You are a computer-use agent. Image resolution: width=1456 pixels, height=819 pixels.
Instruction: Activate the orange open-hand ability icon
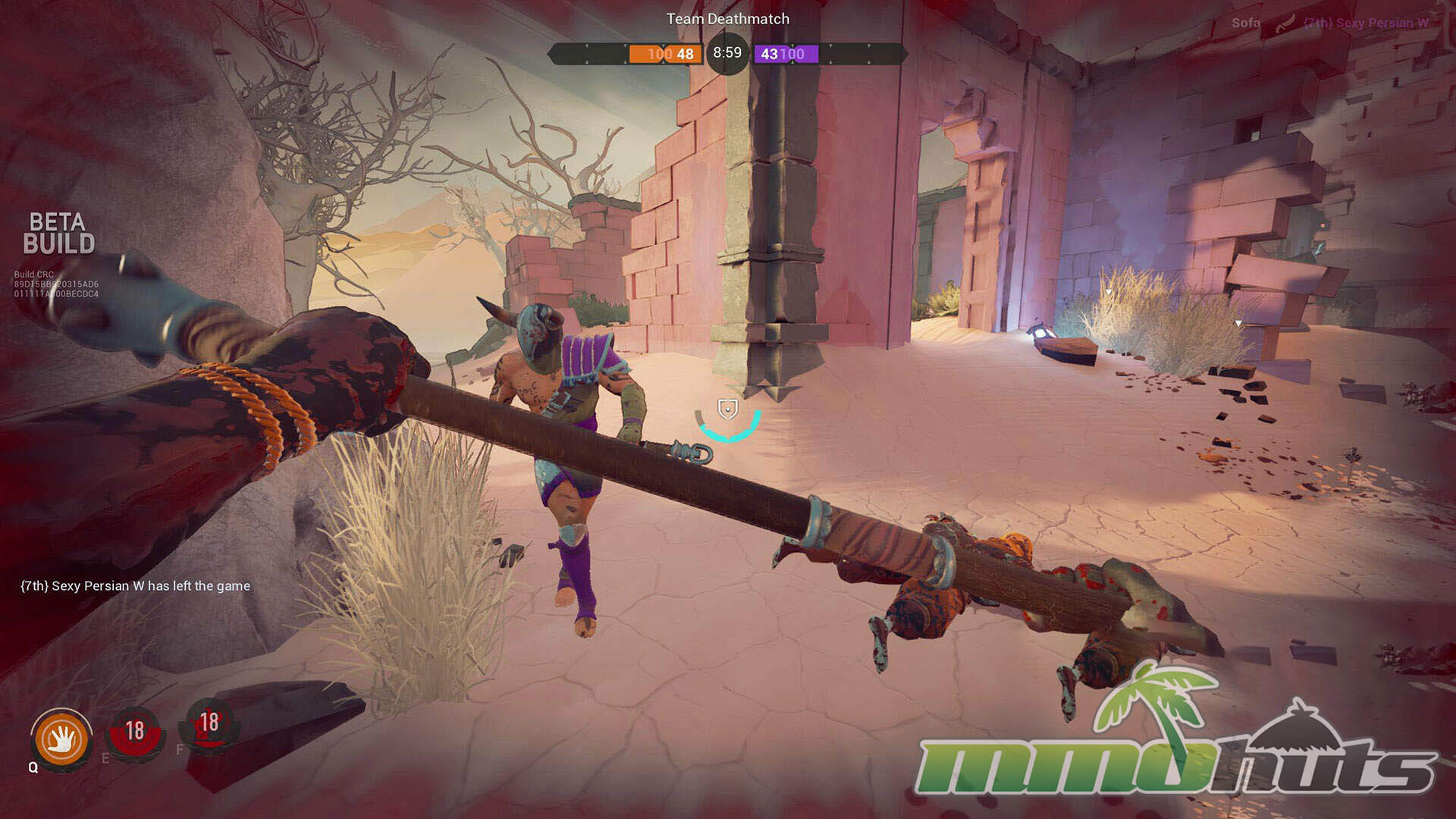point(61,739)
